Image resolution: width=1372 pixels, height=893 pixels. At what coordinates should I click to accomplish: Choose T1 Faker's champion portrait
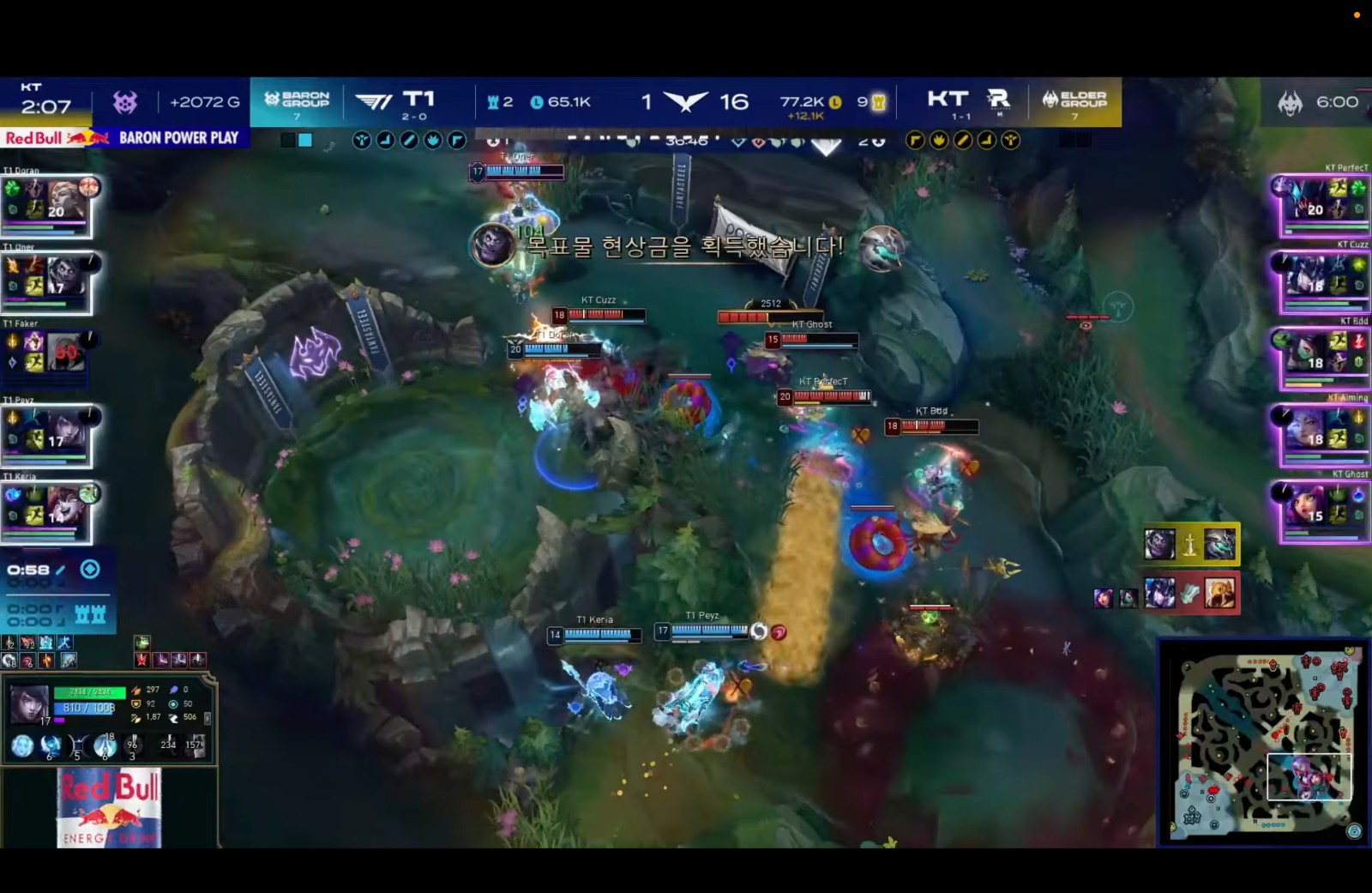point(68,353)
